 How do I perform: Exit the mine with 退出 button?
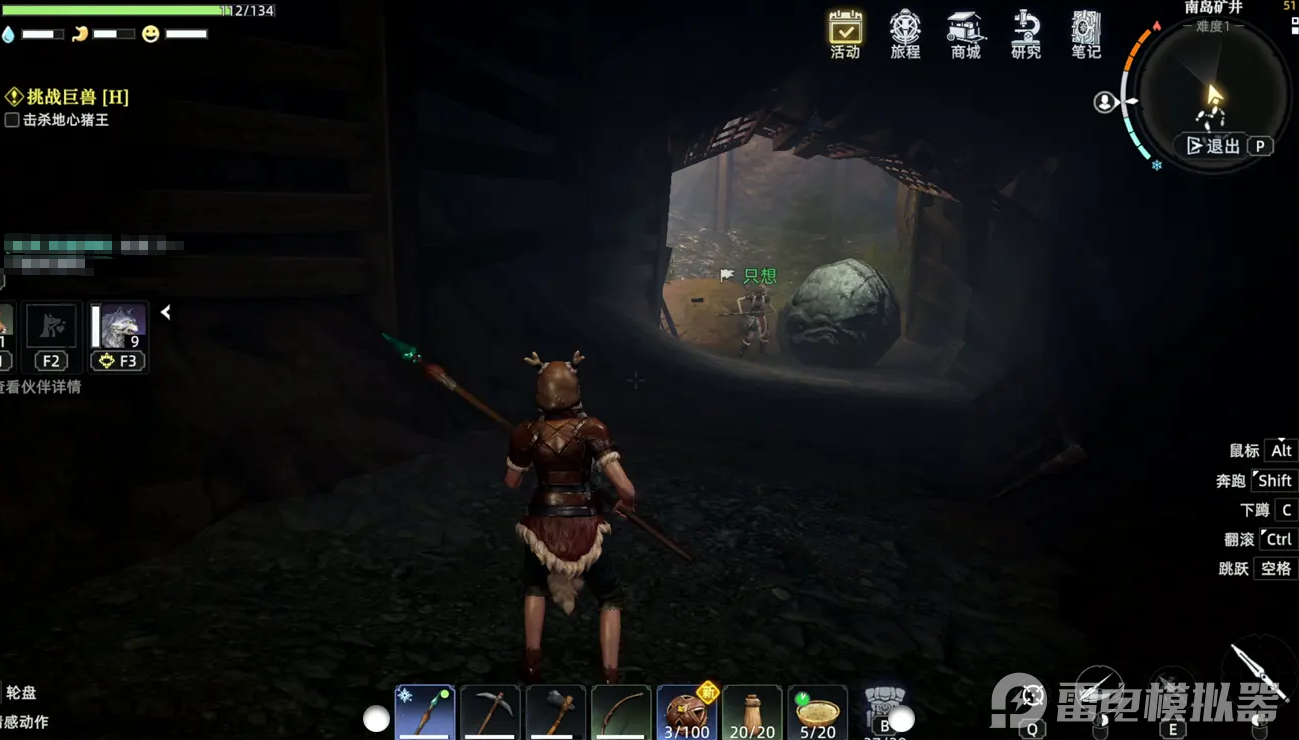tap(1214, 146)
